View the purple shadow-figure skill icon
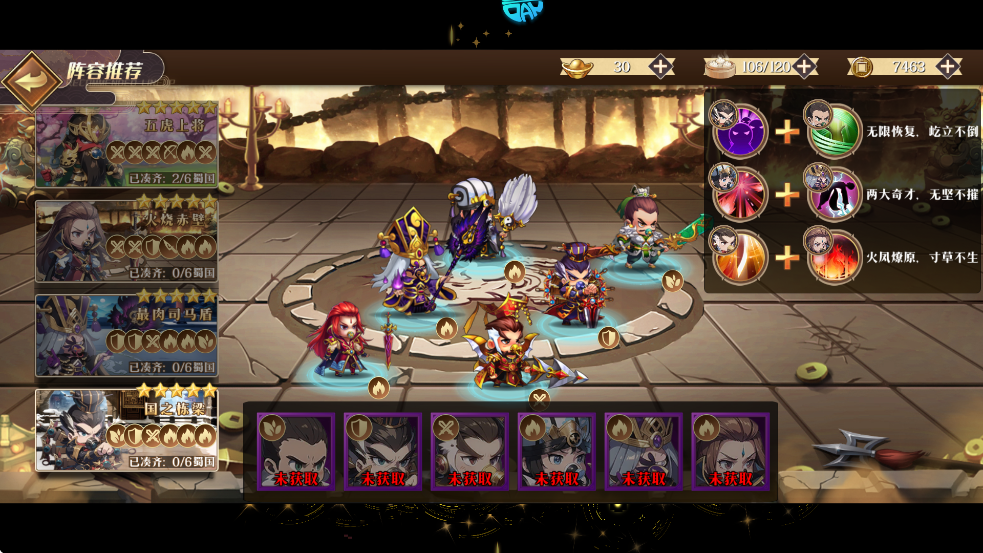Screen dimensions: 983x553 coord(741,132)
